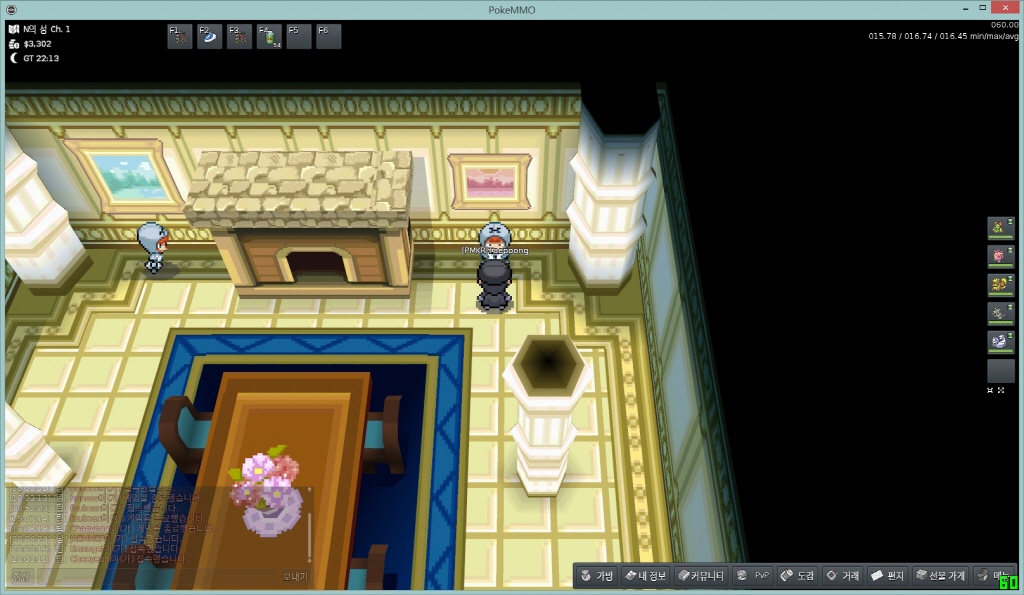Open the 도감 Pokédex

[x=798, y=576]
